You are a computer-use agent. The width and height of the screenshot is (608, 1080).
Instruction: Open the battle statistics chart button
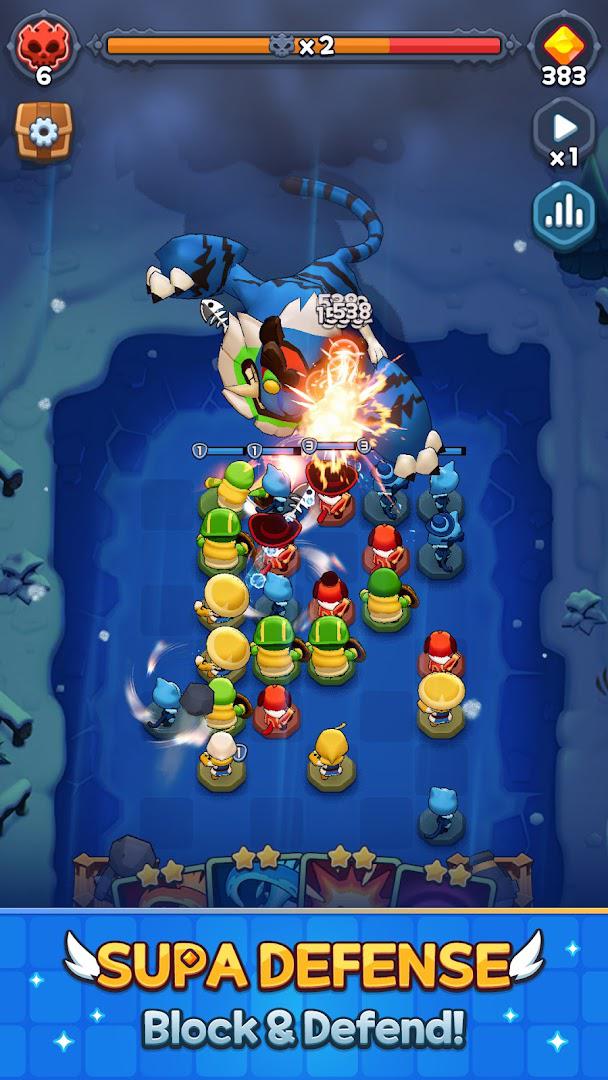tap(563, 211)
